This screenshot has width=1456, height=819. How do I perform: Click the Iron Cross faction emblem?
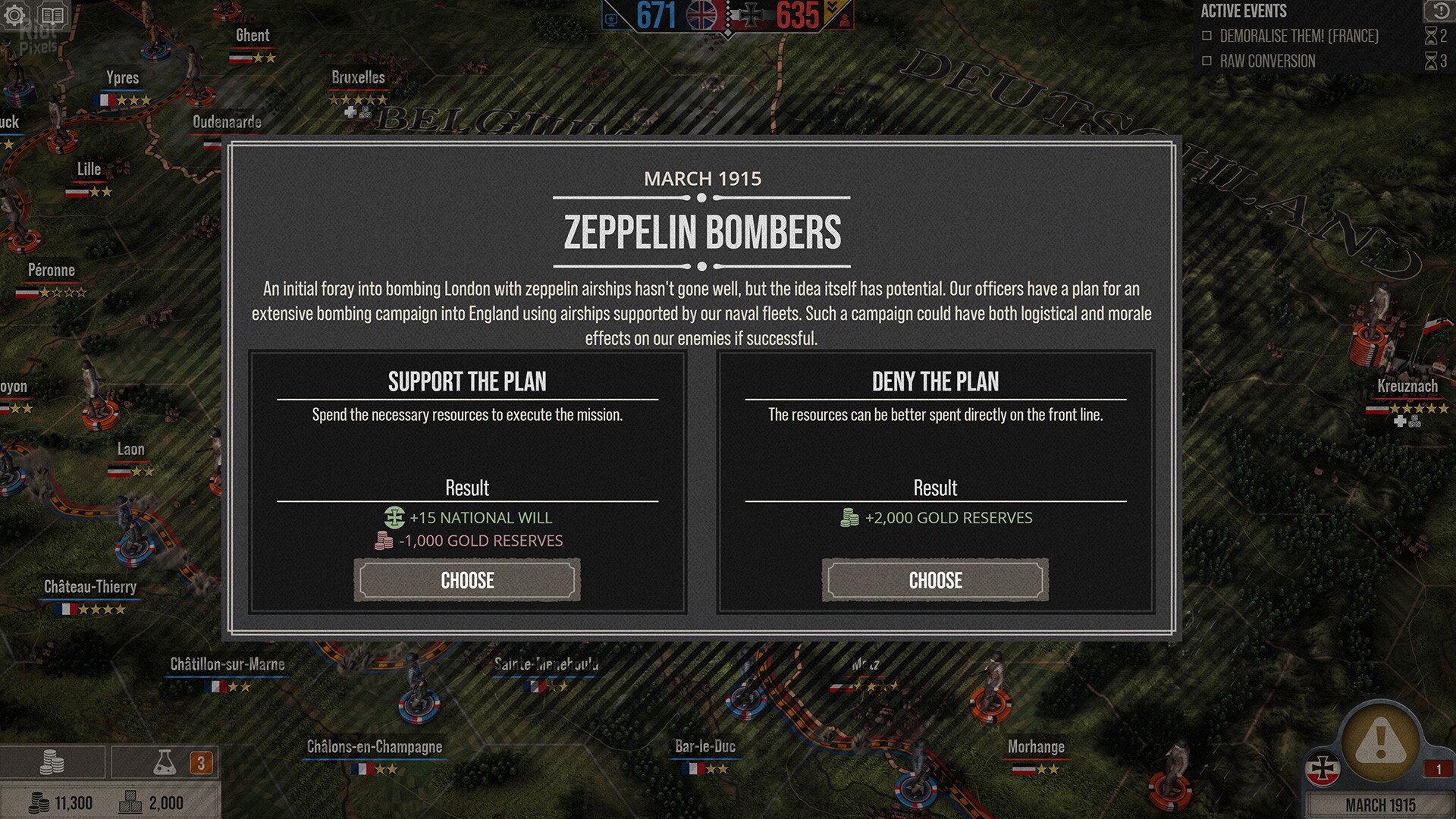tap(1323, 769)
